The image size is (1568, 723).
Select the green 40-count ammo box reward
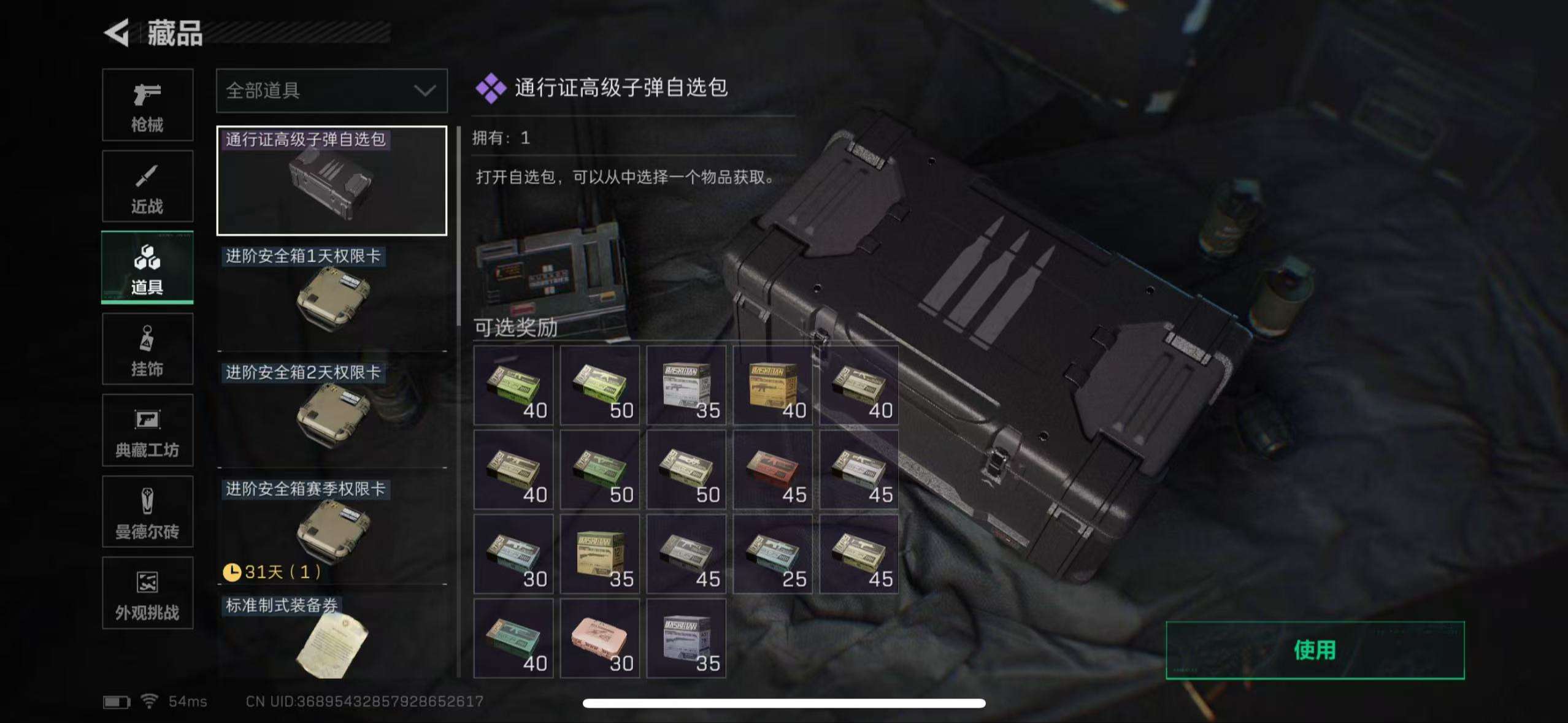(514, 385)
